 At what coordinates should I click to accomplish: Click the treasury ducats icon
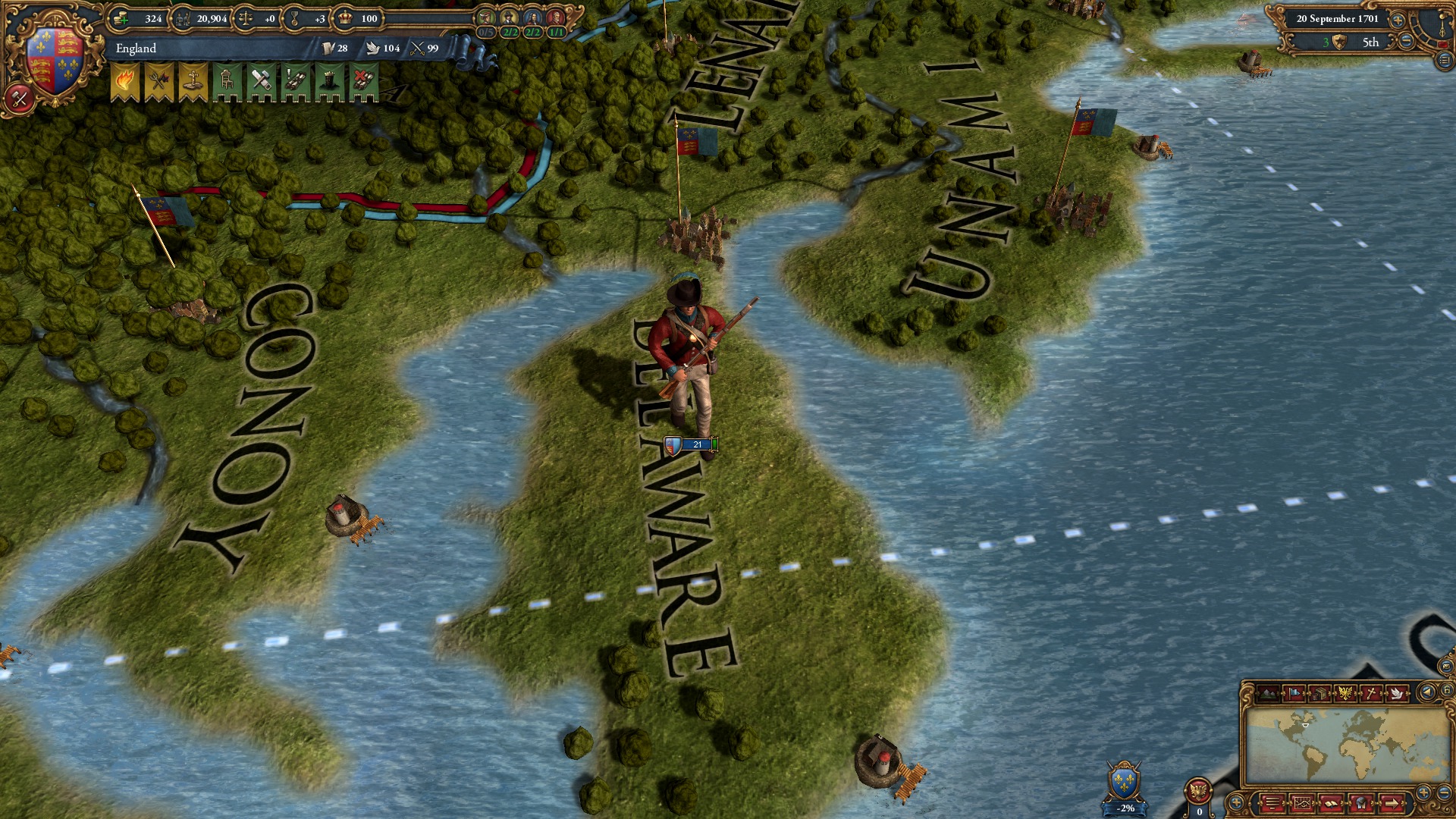121,18
